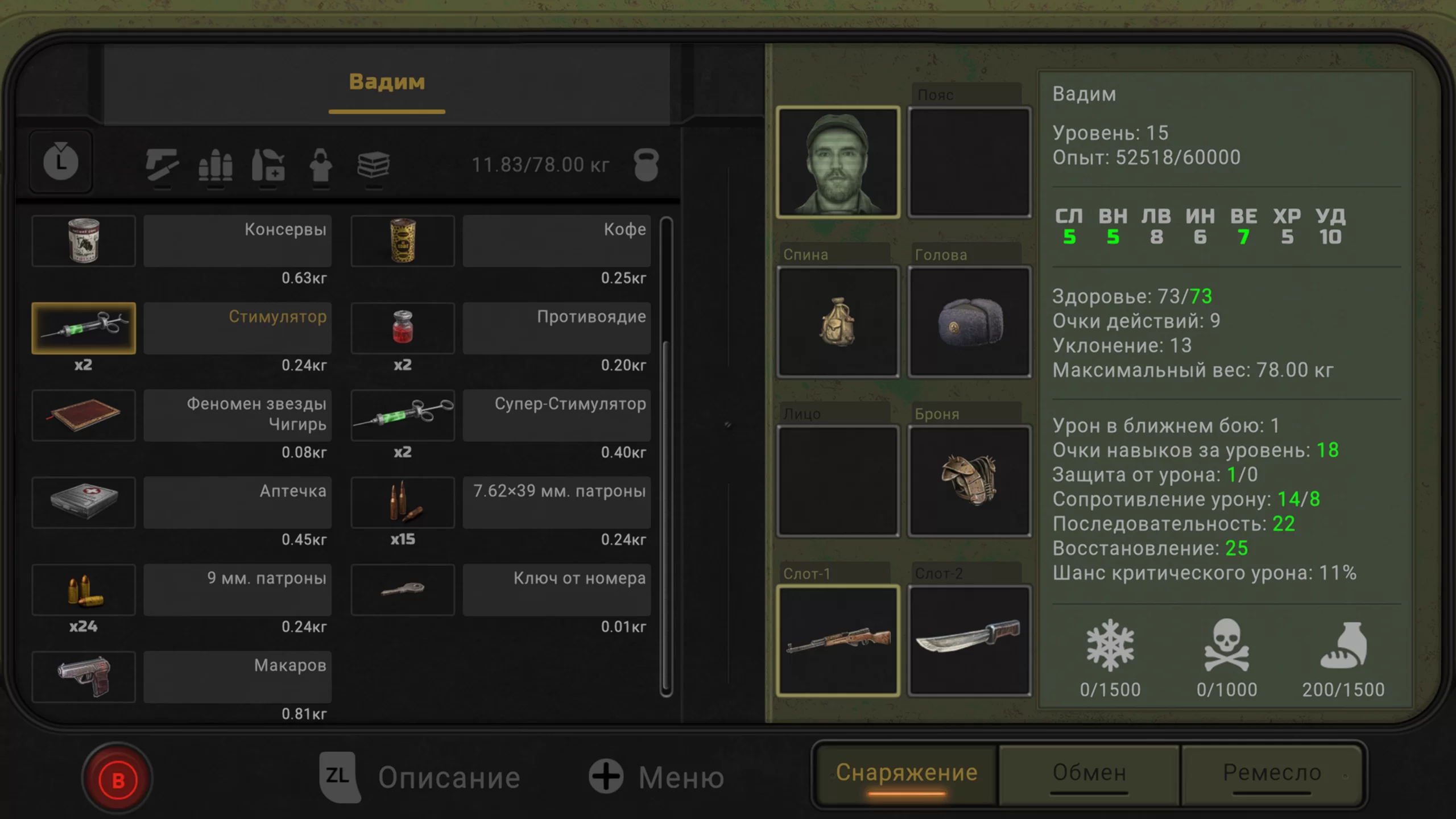Select the knife in Слот-2
1456x819 pixels.
(969, 640)
